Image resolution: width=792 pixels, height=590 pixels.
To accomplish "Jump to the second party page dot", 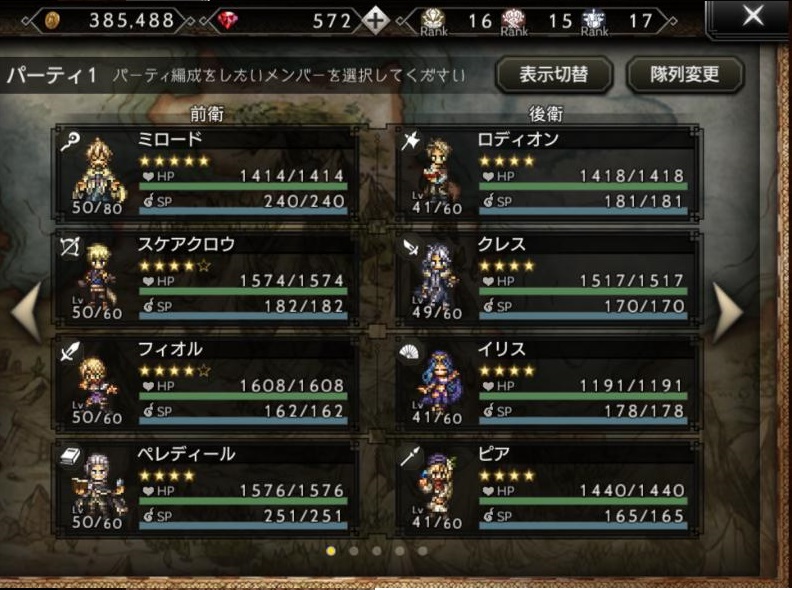I will point(353,550).
